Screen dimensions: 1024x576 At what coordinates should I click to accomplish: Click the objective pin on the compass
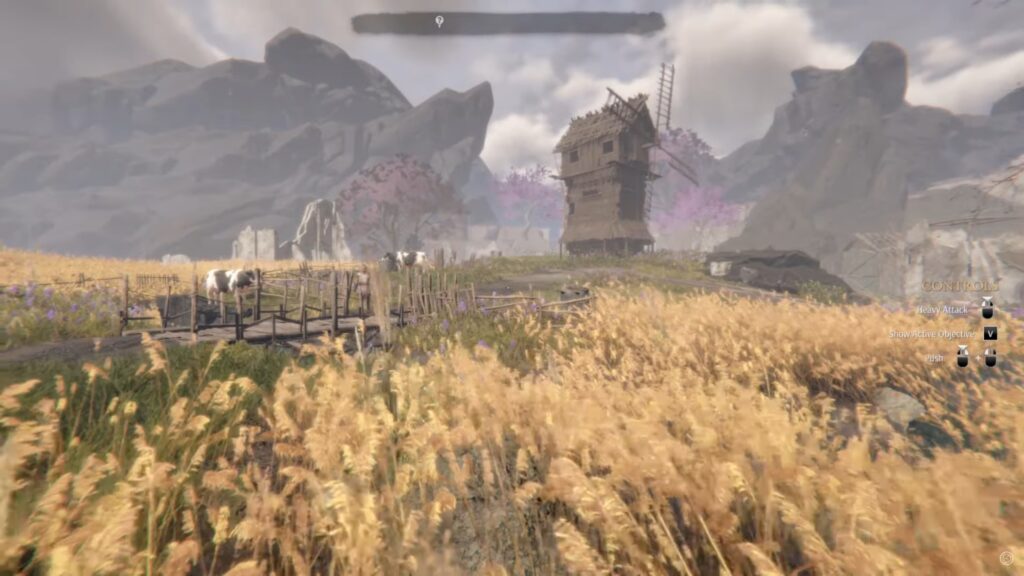(439, 21)
